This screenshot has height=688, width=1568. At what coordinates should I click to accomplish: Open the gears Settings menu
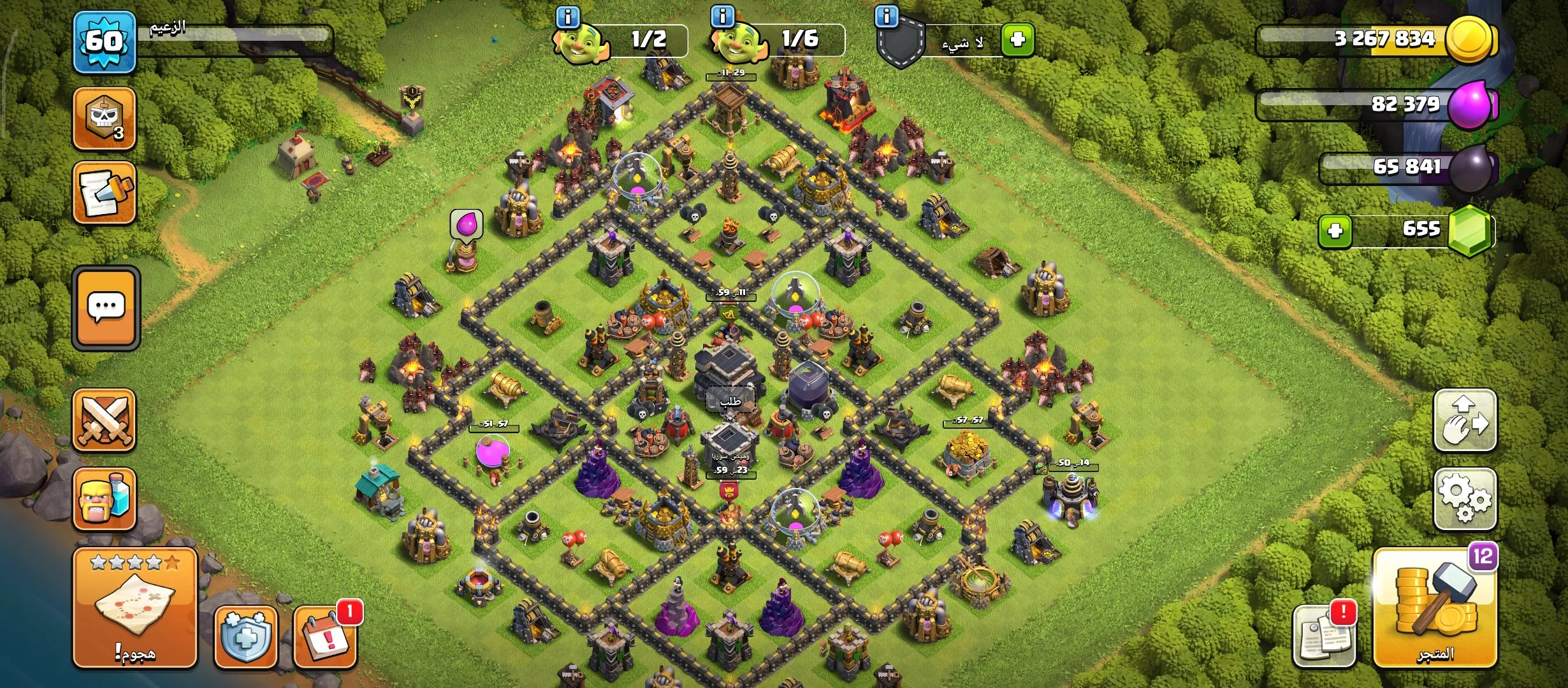1465,499
